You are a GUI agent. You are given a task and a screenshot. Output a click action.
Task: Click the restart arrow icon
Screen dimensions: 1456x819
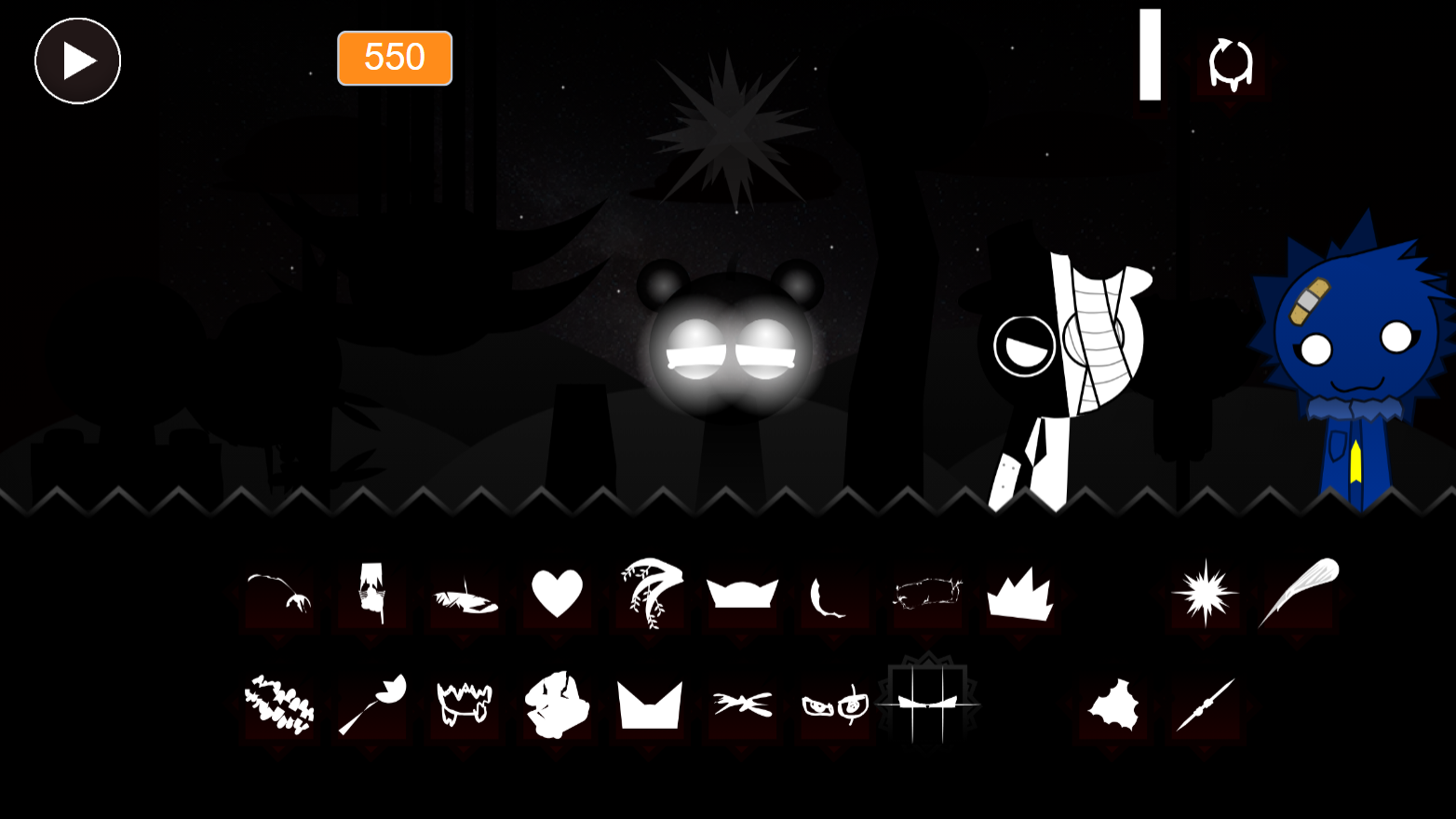click(x=1229, y=61)
